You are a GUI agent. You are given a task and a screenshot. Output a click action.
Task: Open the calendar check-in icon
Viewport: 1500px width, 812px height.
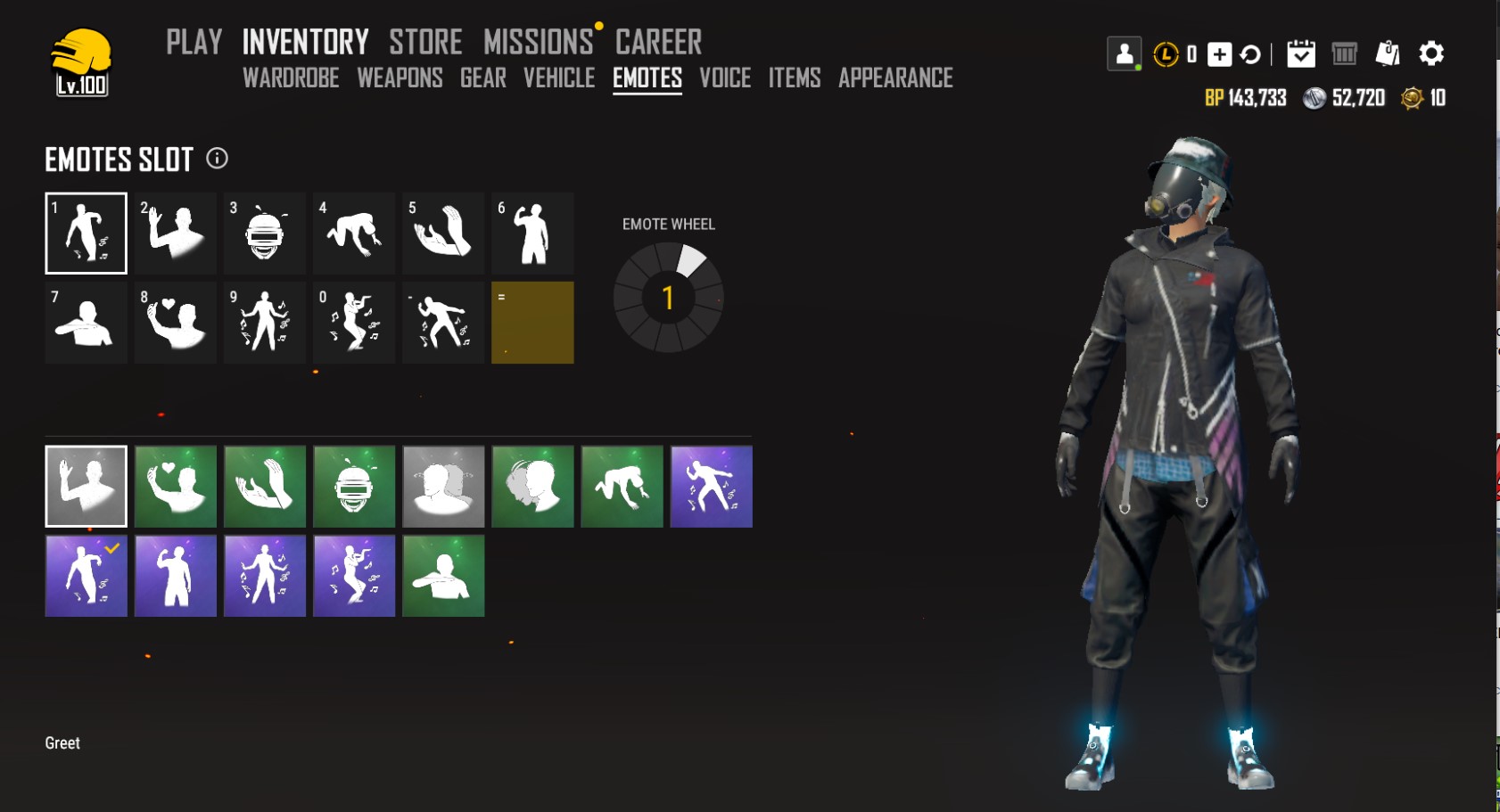tap(1301, 53)
